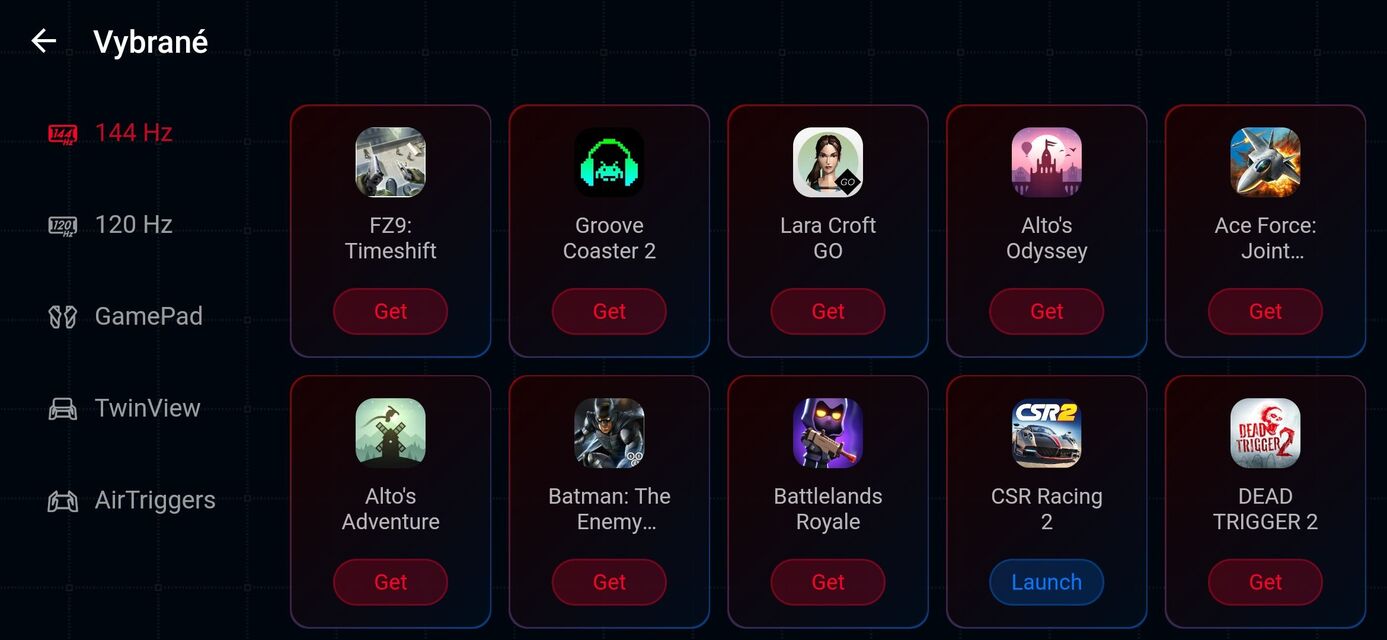Get FZ9: Timeshift
This screenshot has width=1387, height=640.
[x=390, y=311]
